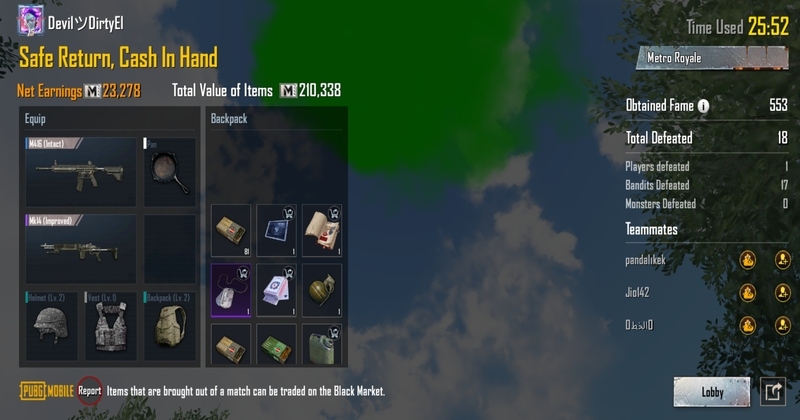This screenshot has height=420, width=800.
Task: Select the Pan melee slot
Action: coord(169,172)
